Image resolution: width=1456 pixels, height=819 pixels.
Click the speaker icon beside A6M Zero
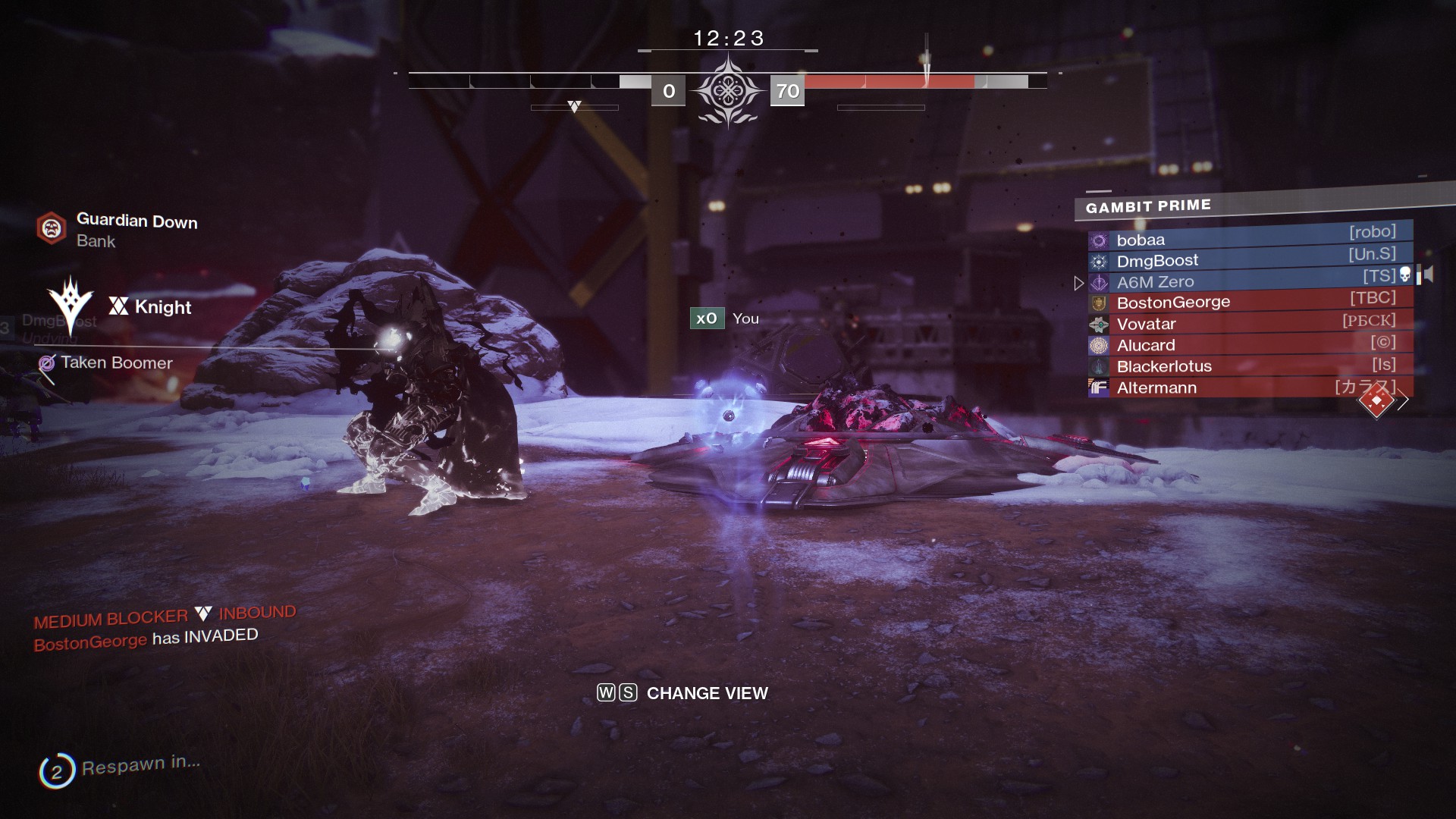tap(1426, 275)
